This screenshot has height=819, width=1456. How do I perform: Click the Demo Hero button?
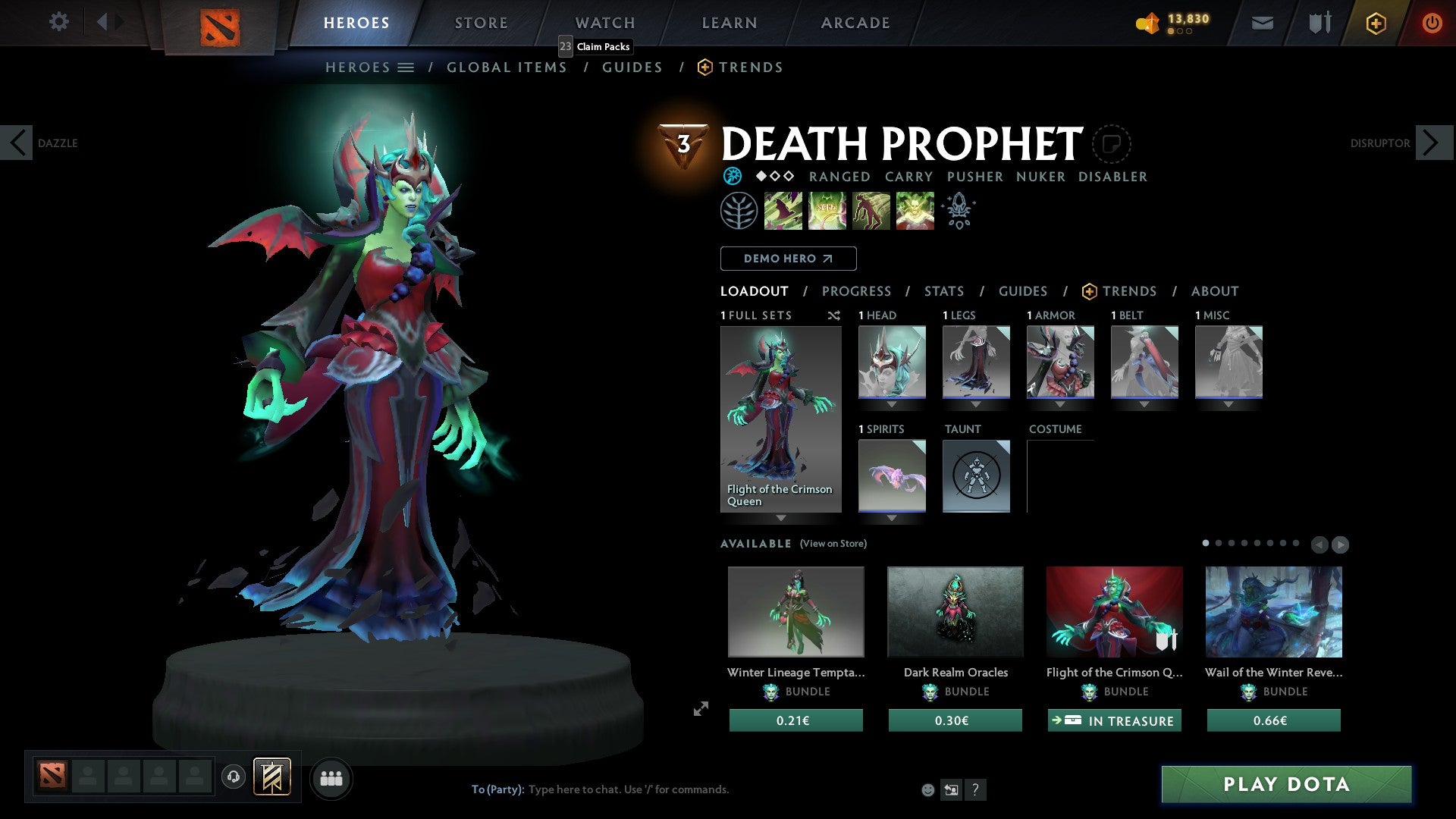tap(788, 259)
